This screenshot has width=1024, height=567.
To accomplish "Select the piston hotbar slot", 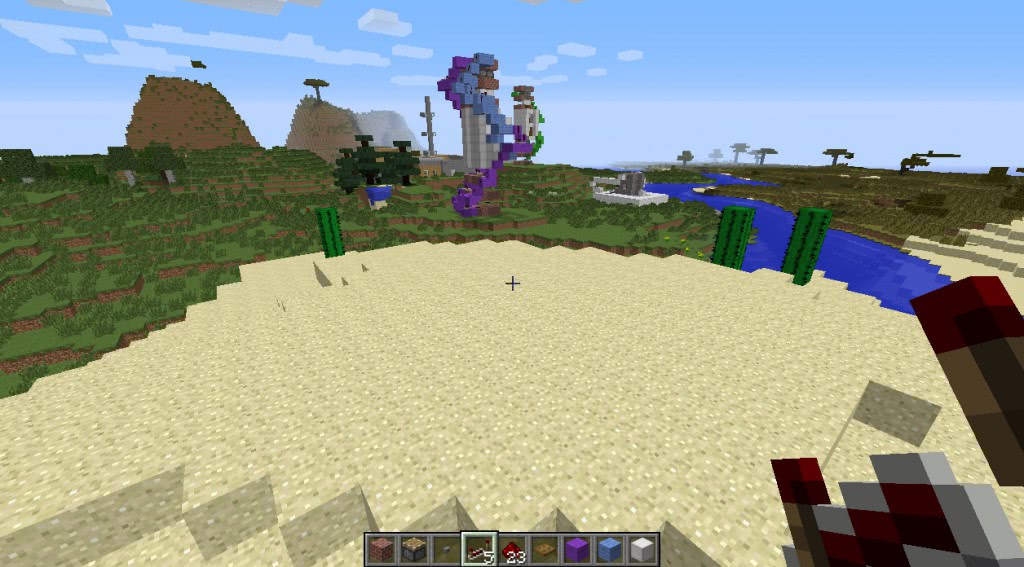I will (414, 549).
